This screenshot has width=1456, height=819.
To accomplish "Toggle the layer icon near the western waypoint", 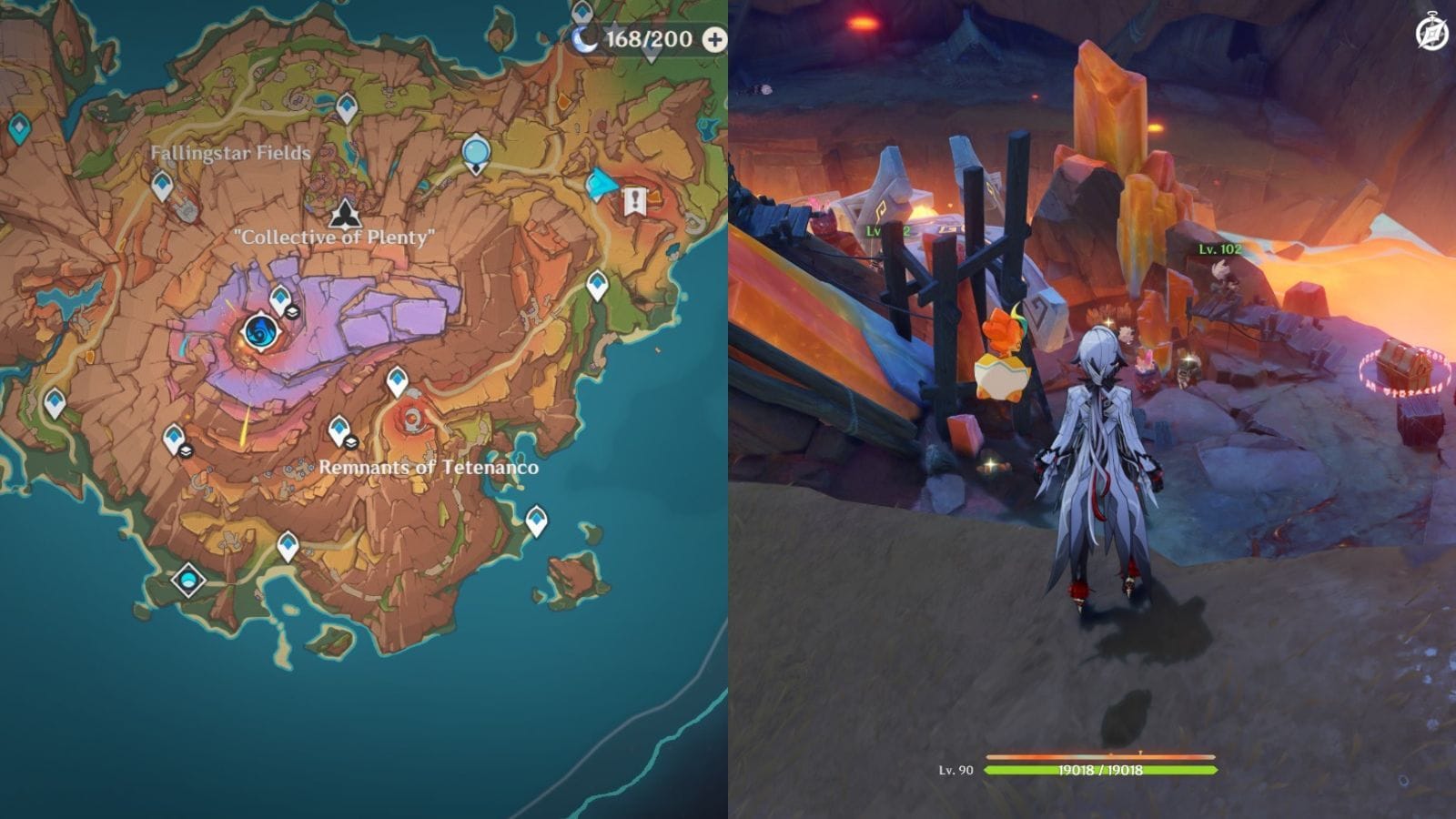I will coord(187,451).
